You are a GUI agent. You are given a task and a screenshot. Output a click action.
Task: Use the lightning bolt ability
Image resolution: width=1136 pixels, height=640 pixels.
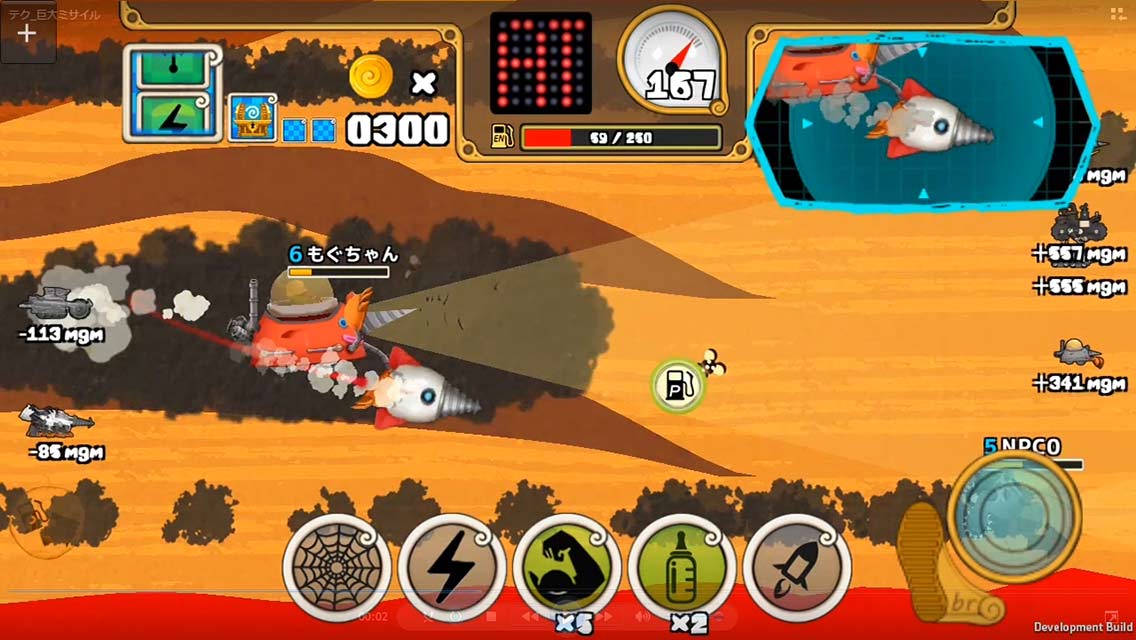coord(452,568)
